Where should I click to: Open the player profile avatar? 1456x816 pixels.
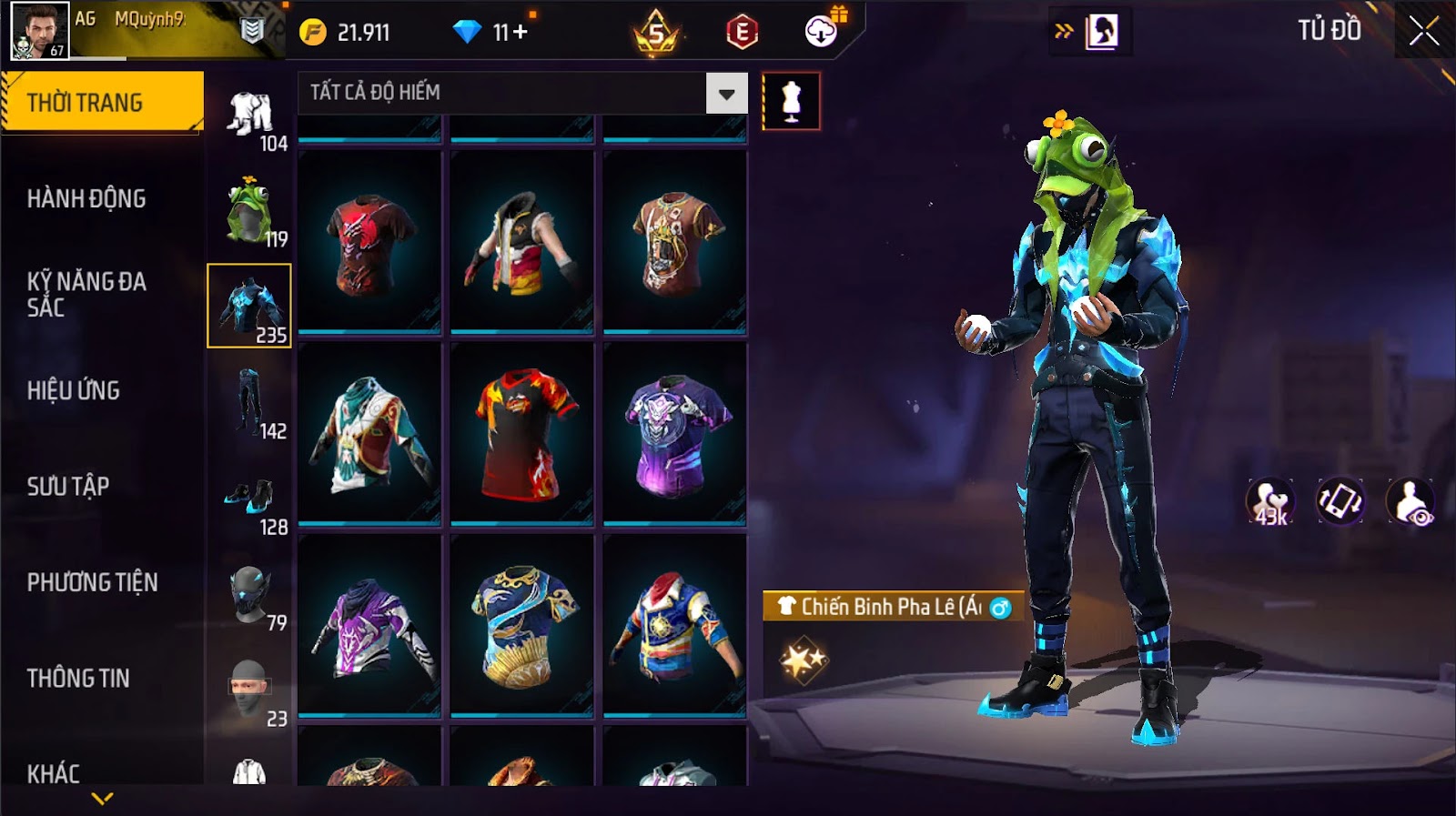pyautogui.click(x=39, y=30)
